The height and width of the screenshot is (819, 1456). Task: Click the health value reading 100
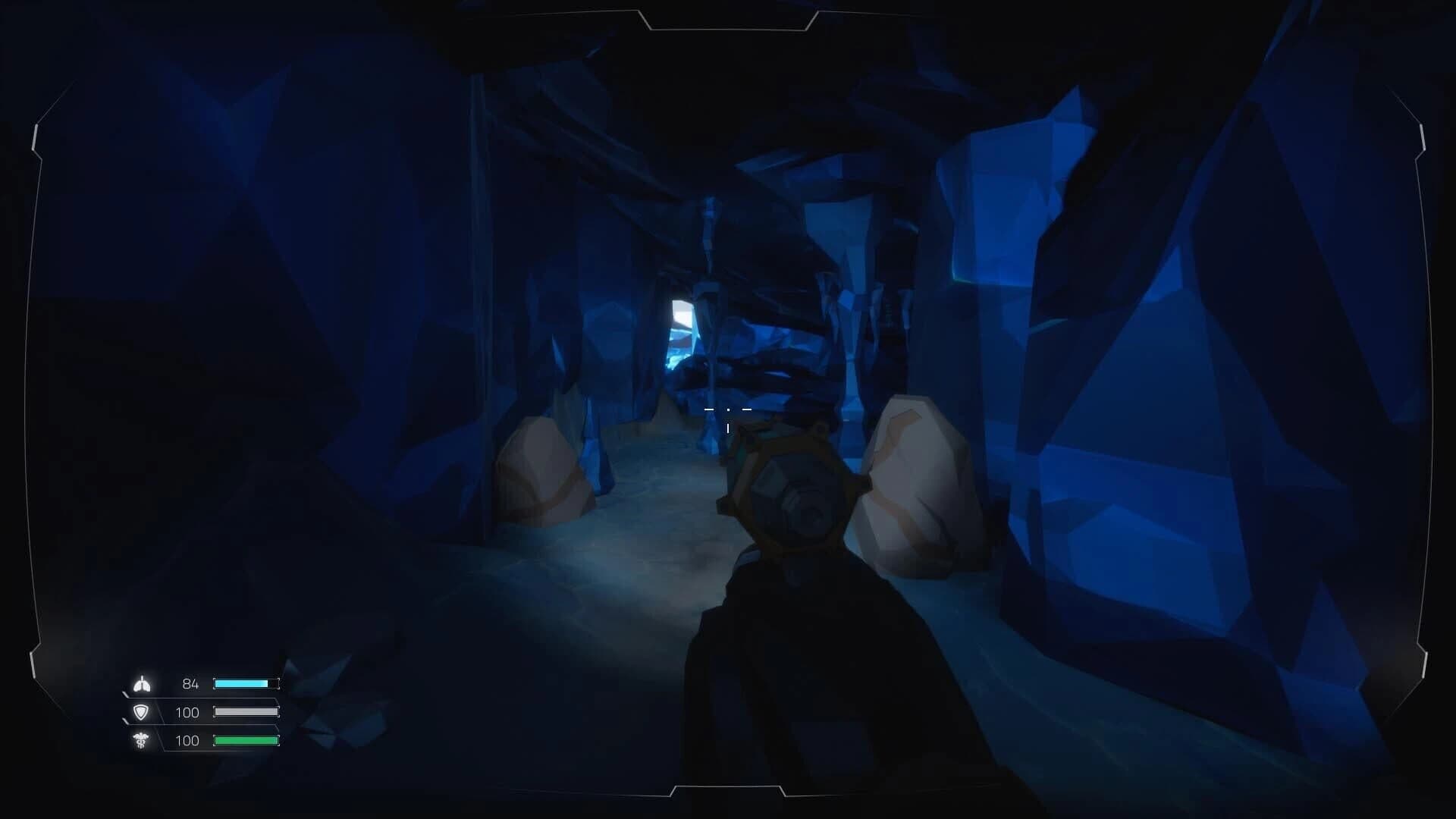(x=187, y=741)
